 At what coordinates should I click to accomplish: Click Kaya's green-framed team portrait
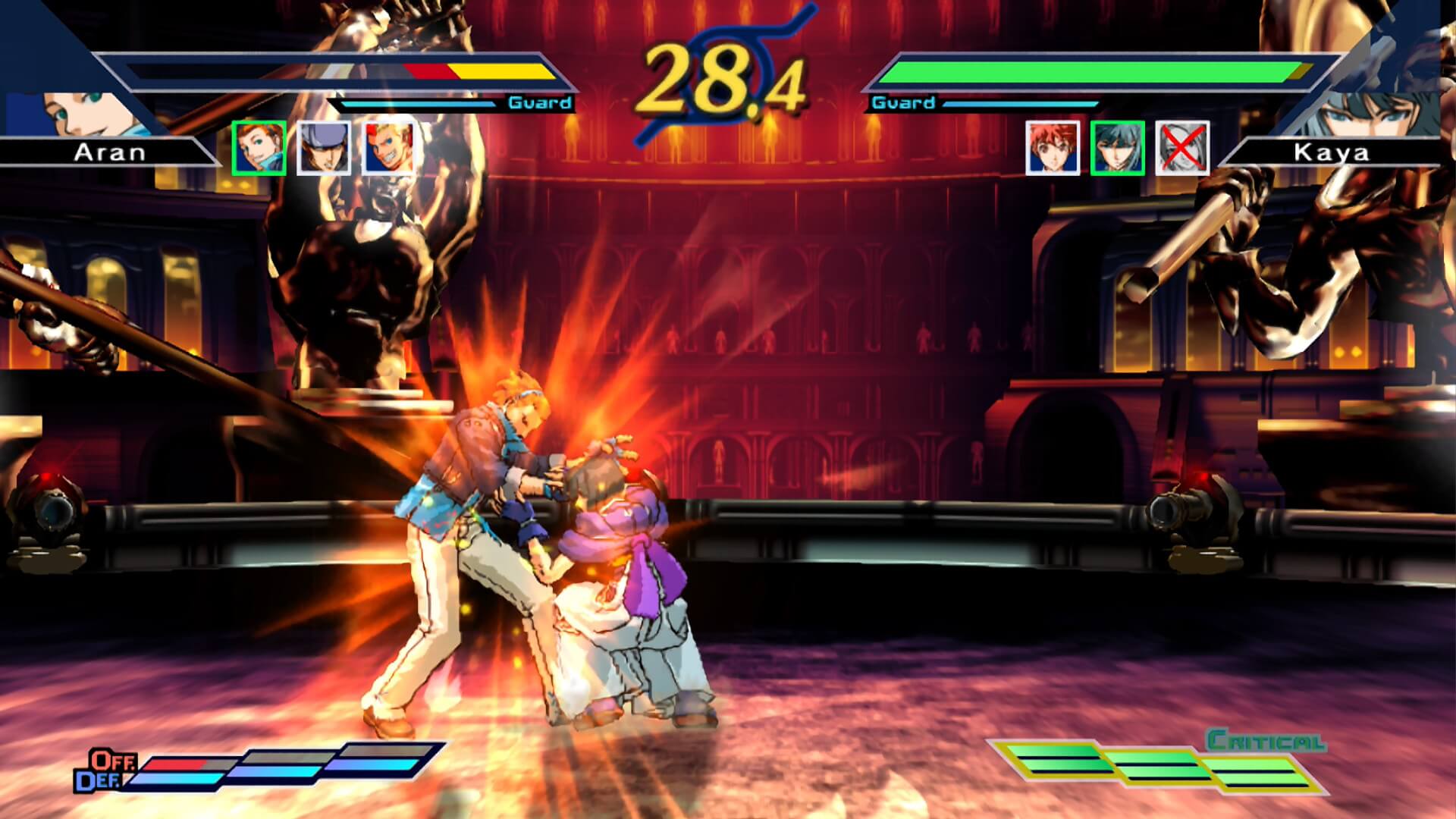click(x=1117, y=148)
